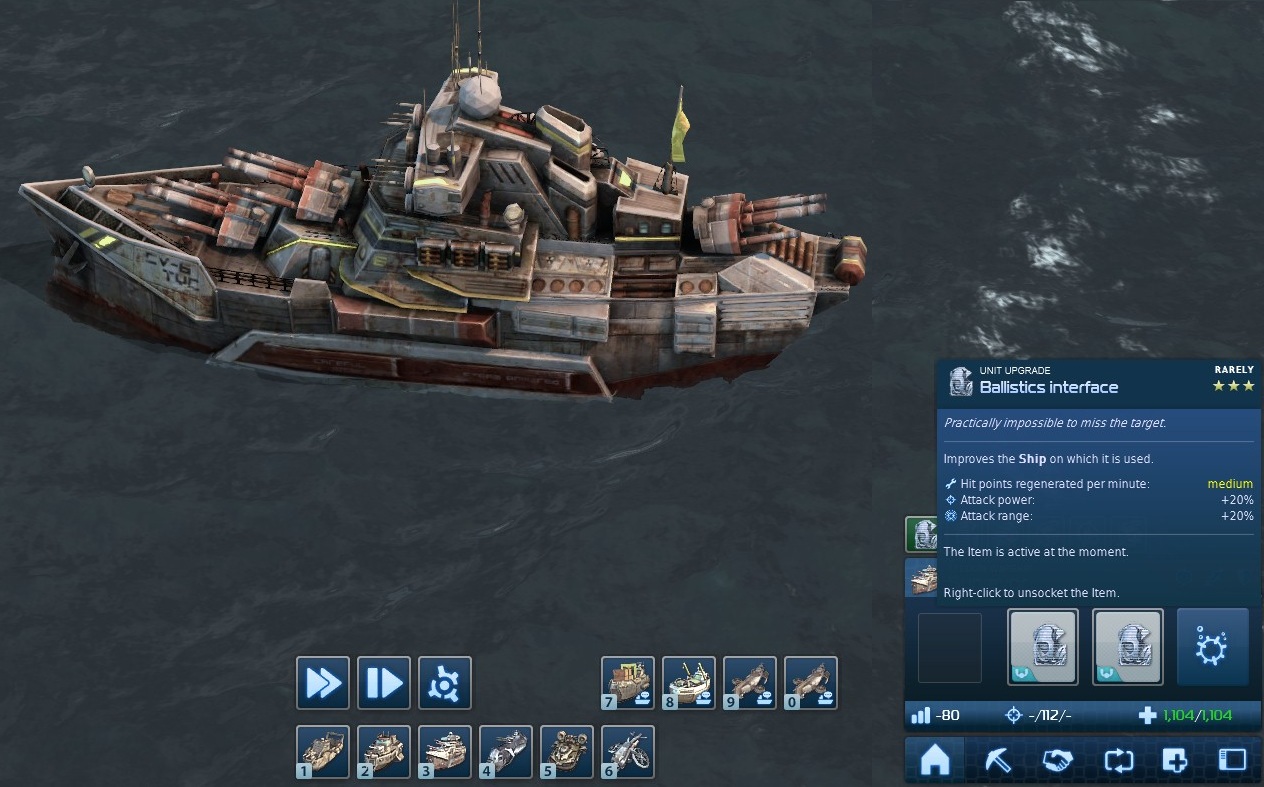The height and width of the screenshot is (787, 1264).
Task: Open the home tab in bottom menu
Action: (934, 761)
